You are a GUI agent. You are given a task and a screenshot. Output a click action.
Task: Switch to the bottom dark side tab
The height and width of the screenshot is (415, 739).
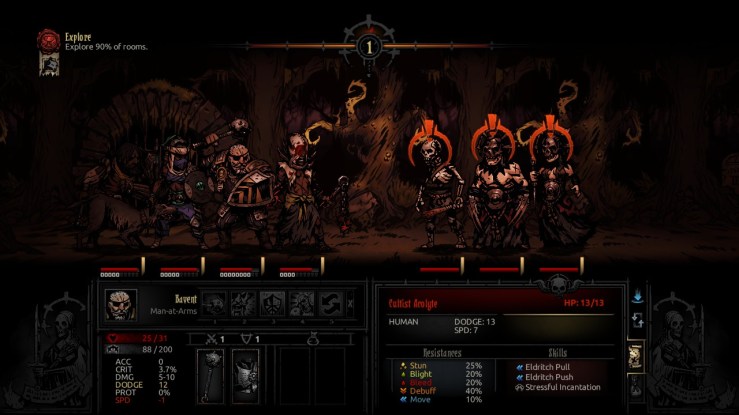[x=636, y=386]
